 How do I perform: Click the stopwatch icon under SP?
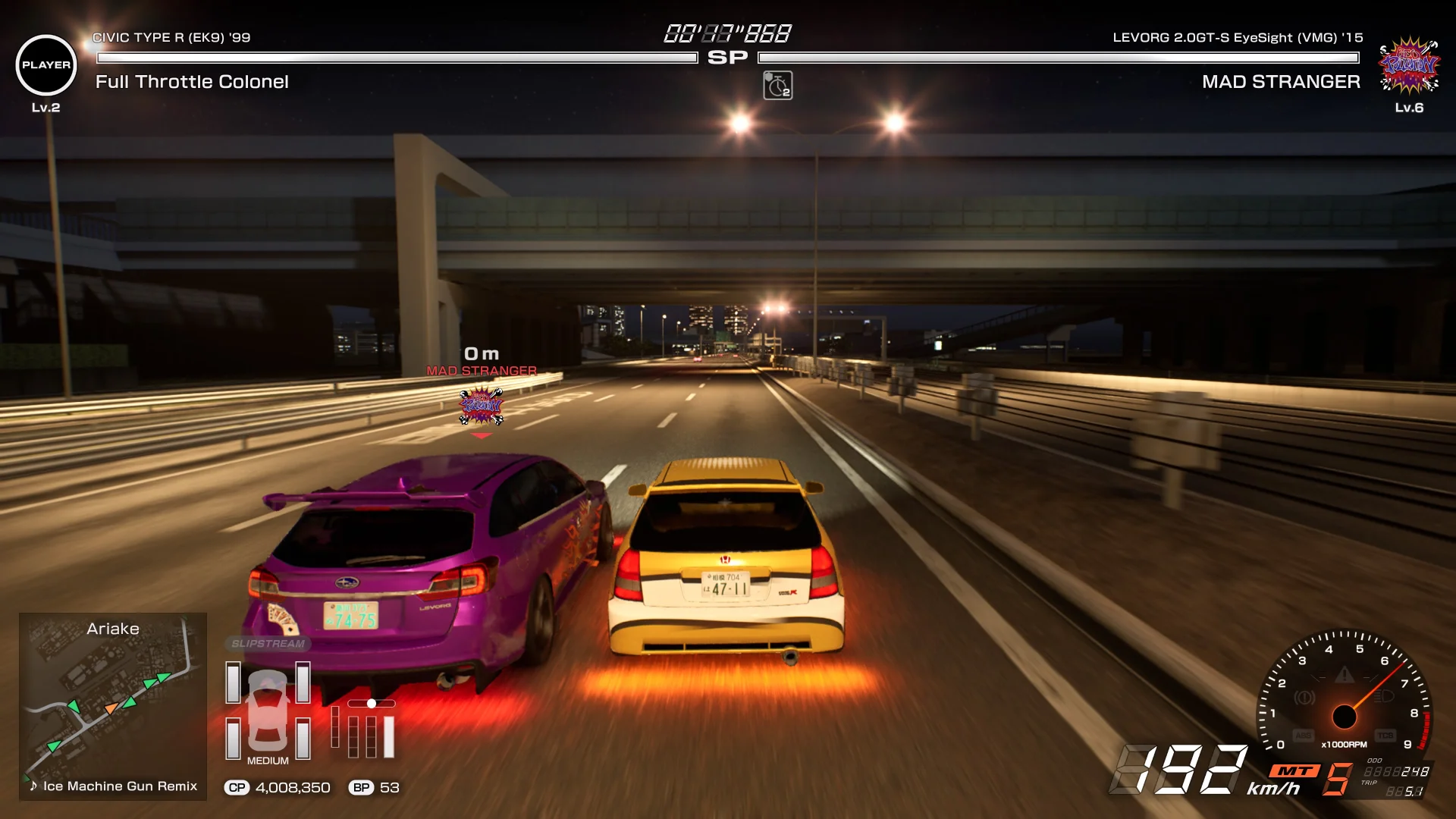(777, 86)
